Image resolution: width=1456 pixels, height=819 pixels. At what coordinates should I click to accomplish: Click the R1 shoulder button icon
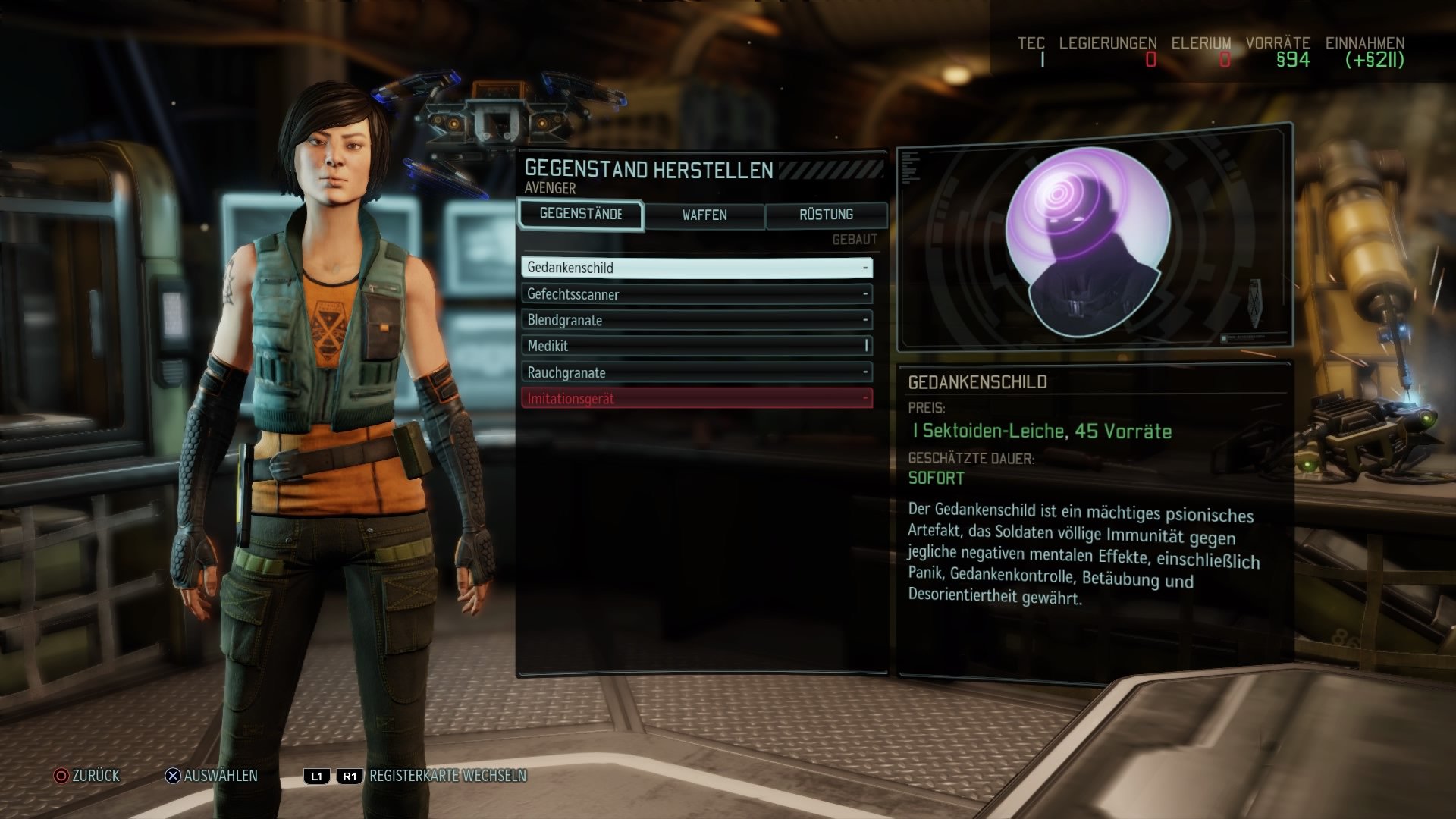click(349, 776)
